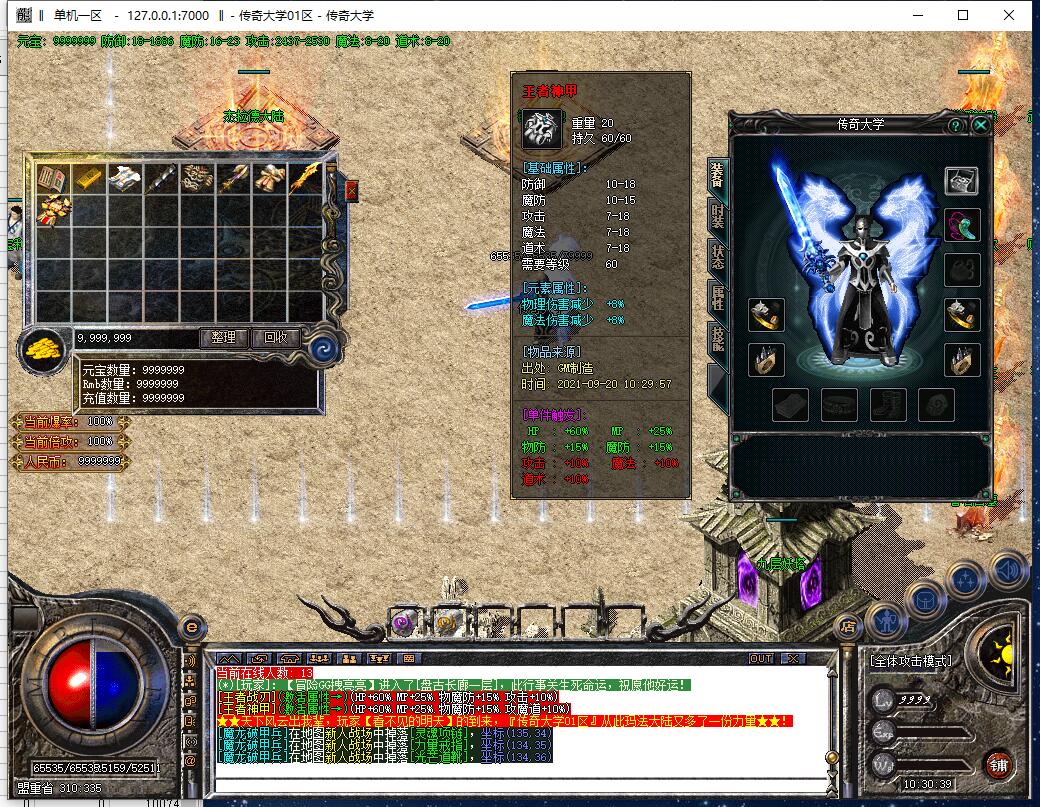Open the character panel help button
The width and height of the screenshot is (1040, 807).
point(956,125)
